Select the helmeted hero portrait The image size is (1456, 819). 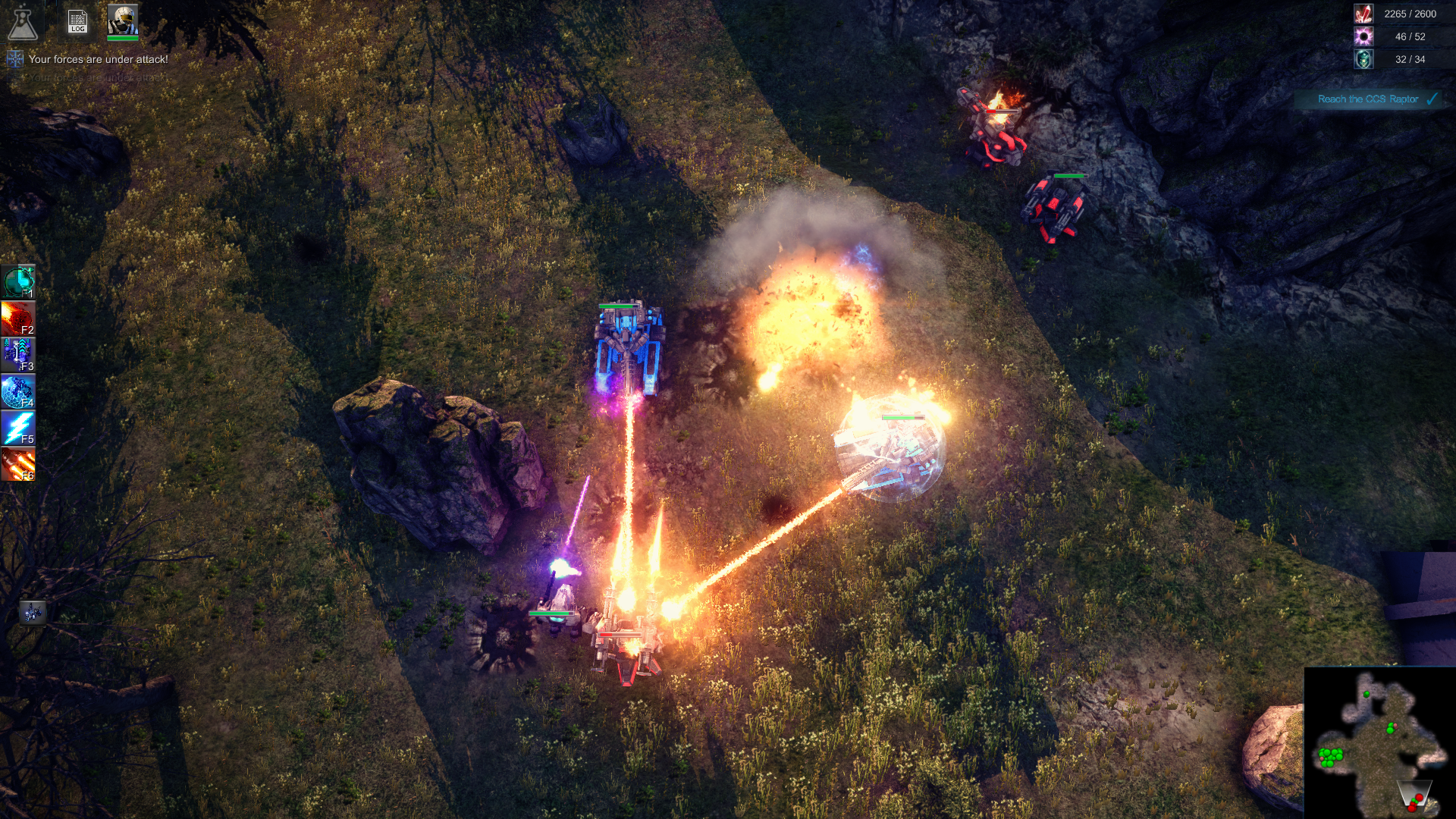(x=122, y=20)
